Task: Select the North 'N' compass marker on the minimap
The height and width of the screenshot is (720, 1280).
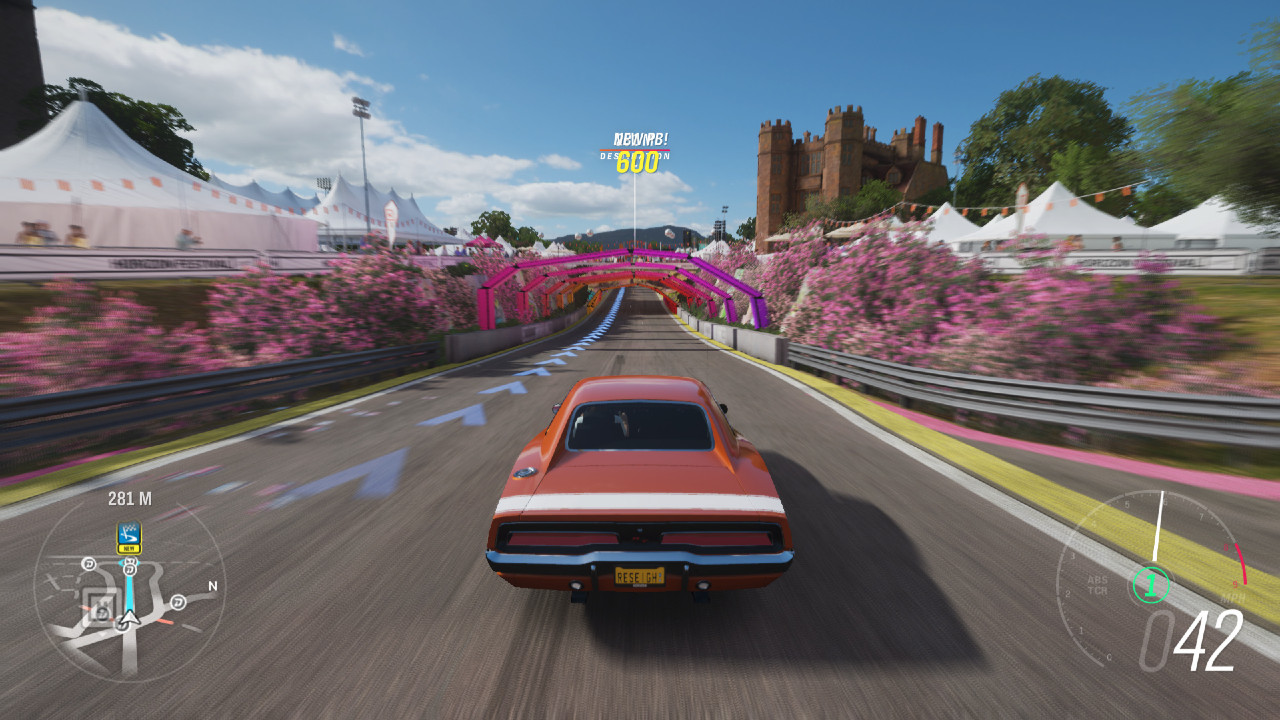Action: click(x=213, y=585)
